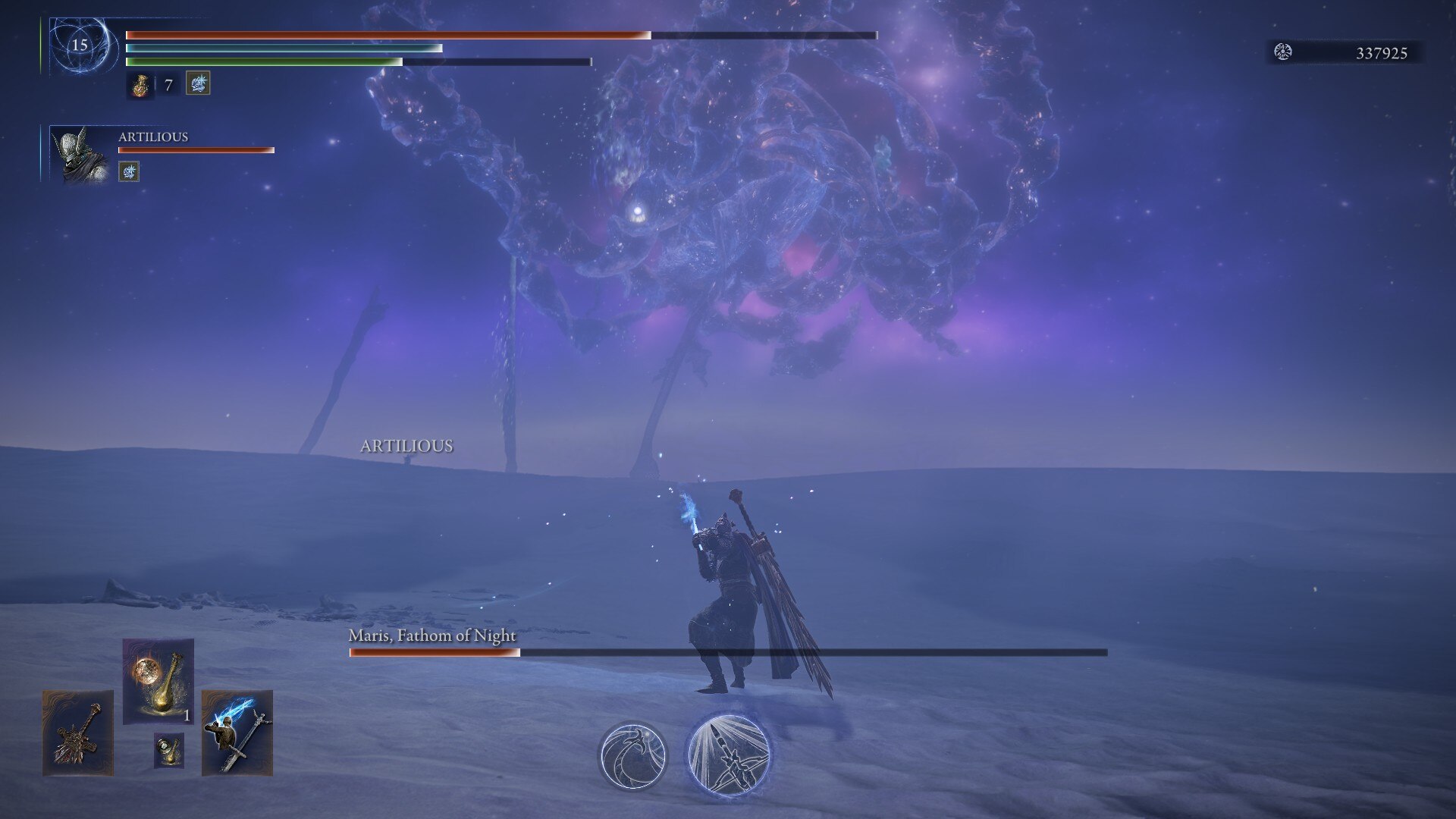Select teammate Artilious's helmet portrait
The width and height of the screenshot is (1456, 819).
[x=80, y=155]
